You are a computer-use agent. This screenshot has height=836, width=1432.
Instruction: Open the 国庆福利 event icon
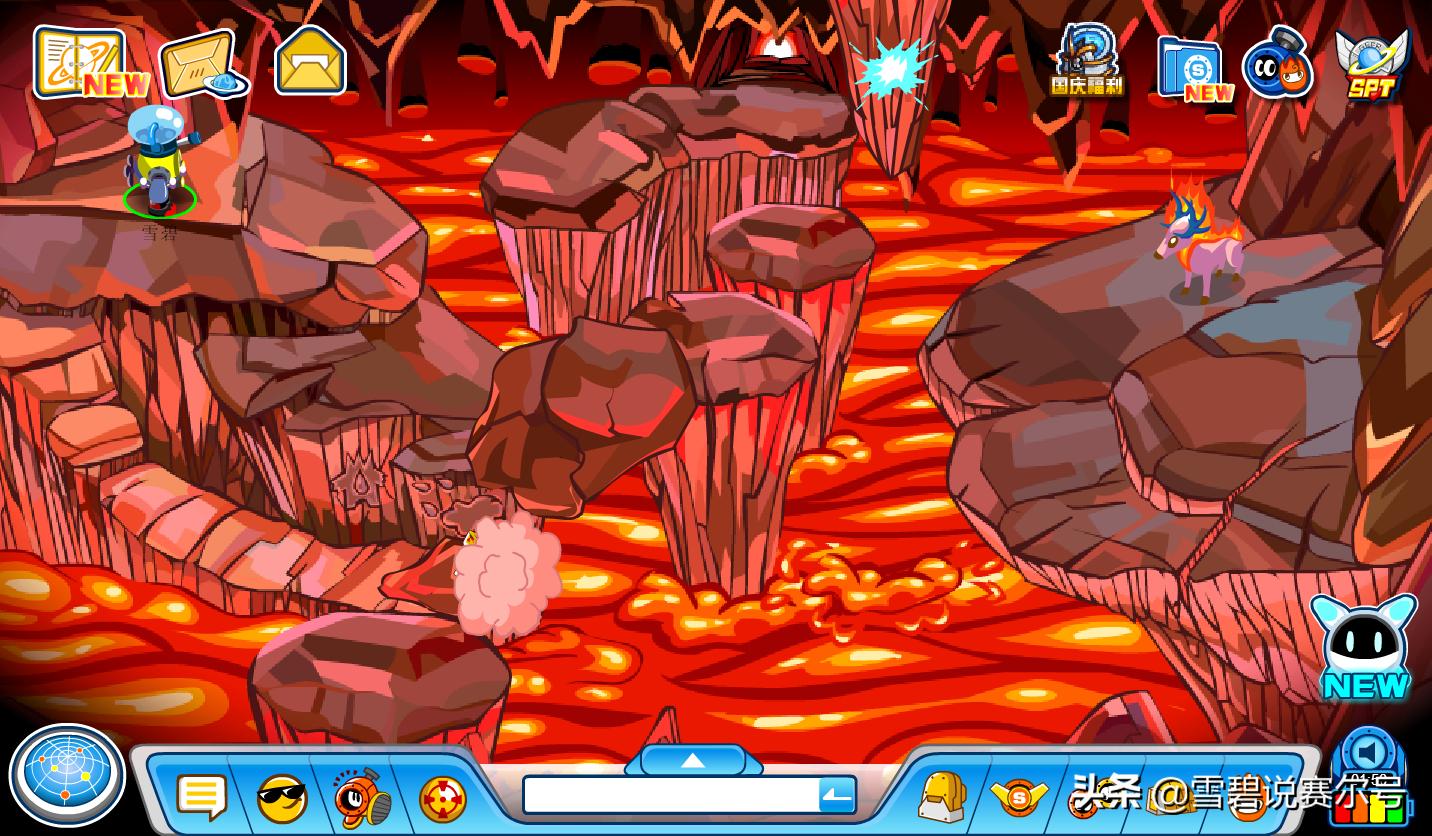pyautogui.click(x=1087, y=60)
